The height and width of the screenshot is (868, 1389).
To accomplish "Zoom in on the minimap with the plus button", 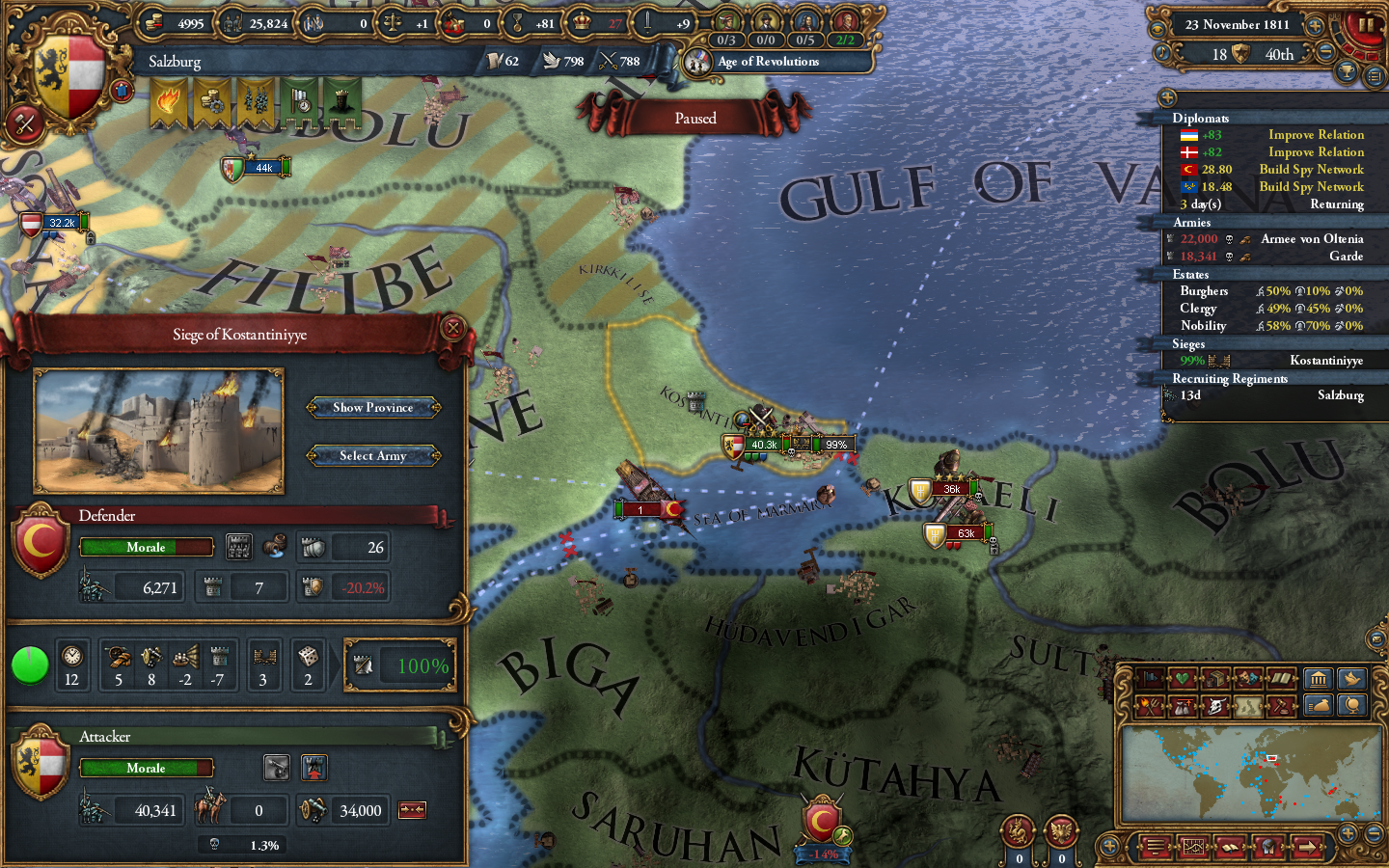I will pos(1348,833).
